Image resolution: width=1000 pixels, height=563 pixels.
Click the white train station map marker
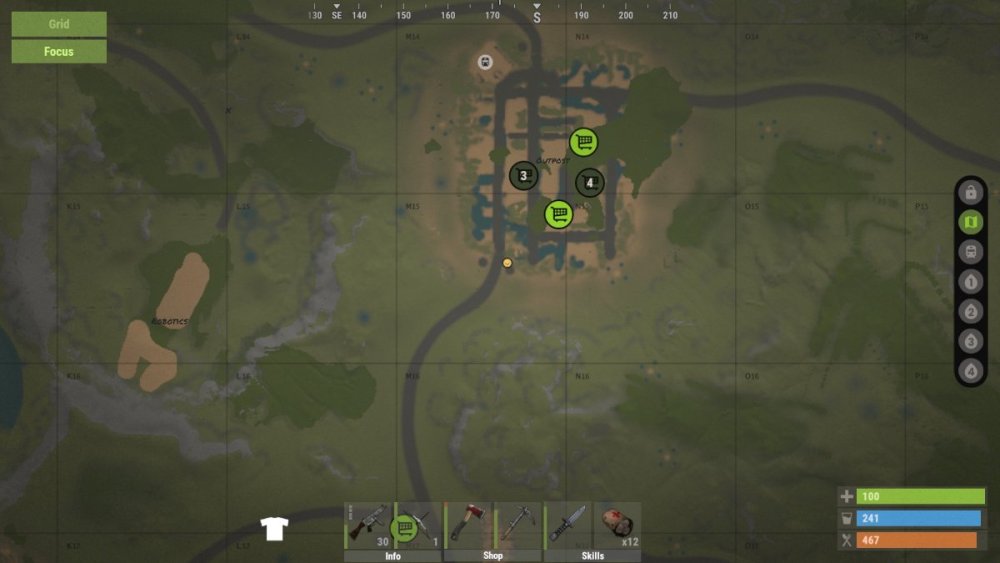pos(485,62)
